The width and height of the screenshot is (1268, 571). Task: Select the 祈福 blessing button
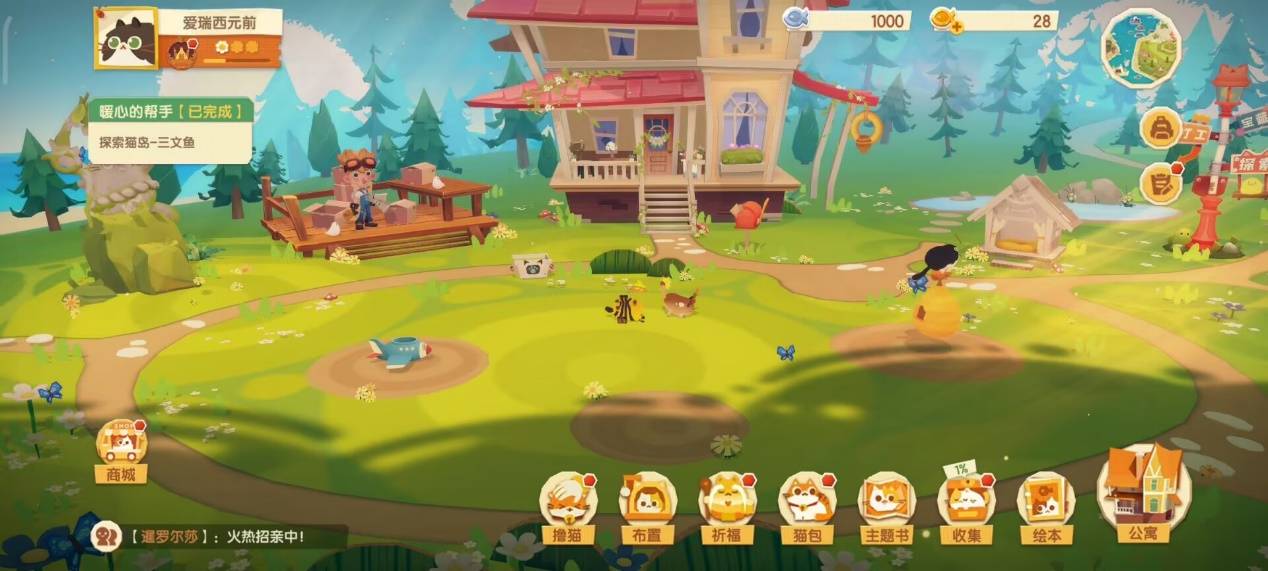(x=727, y=503)
